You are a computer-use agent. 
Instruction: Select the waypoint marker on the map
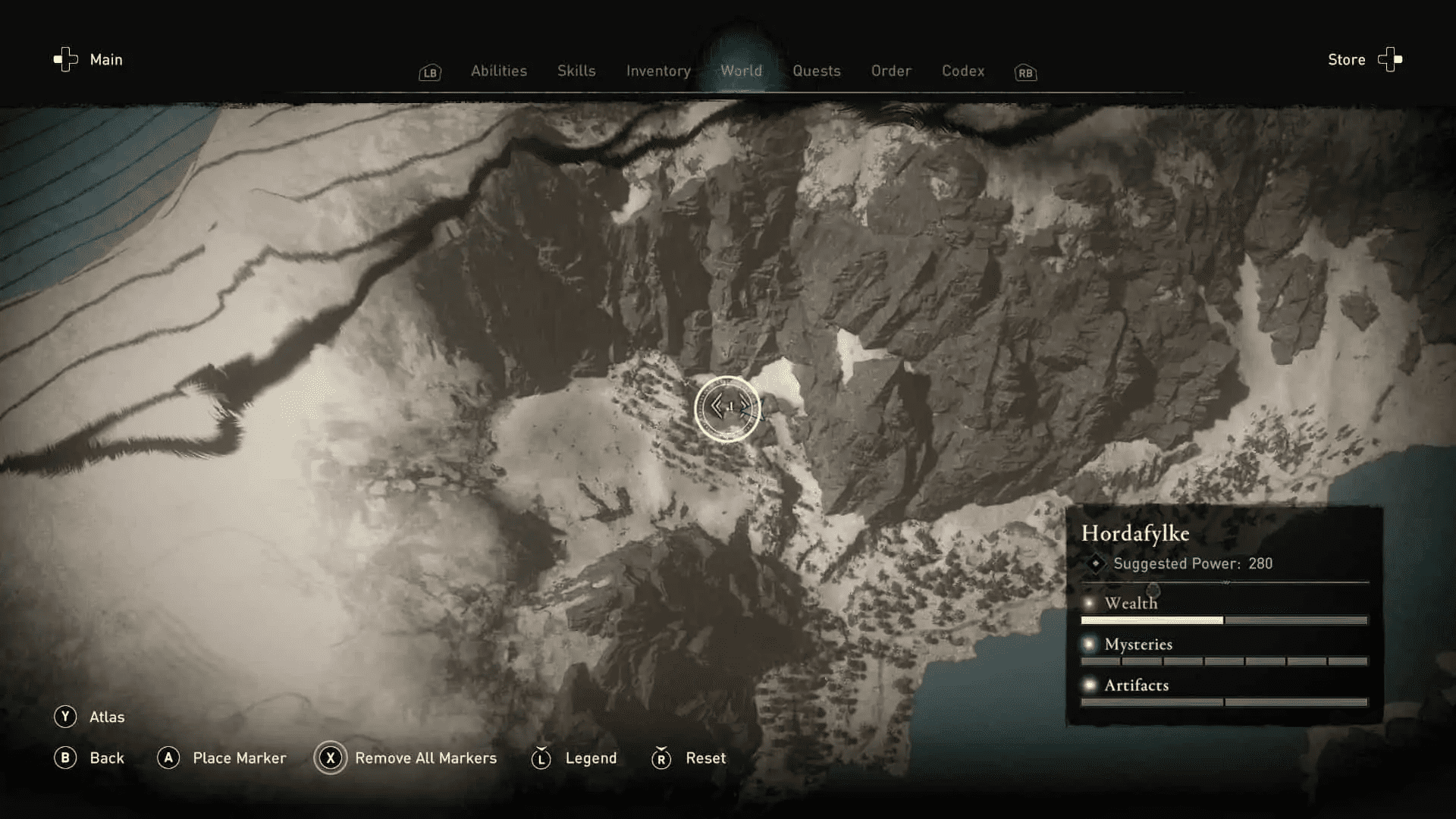[x=728, y=408]
